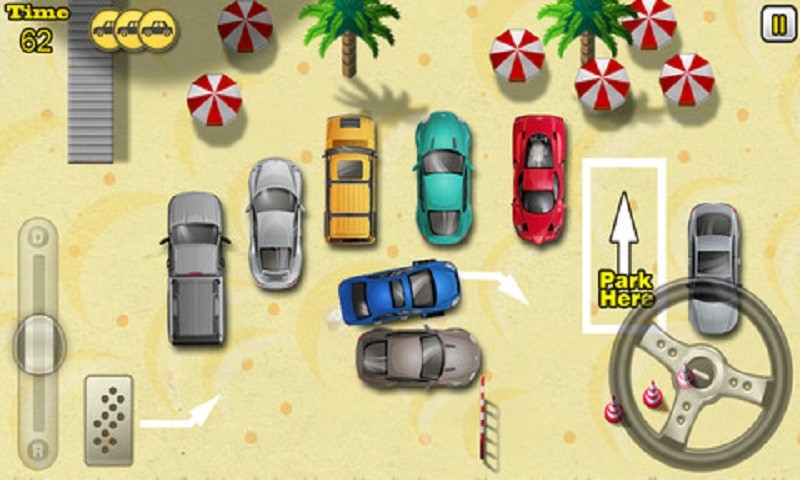This screenshot has height=480, width=800.
Task: Shift to Drive at the D mark
Action: coord(39,240)
